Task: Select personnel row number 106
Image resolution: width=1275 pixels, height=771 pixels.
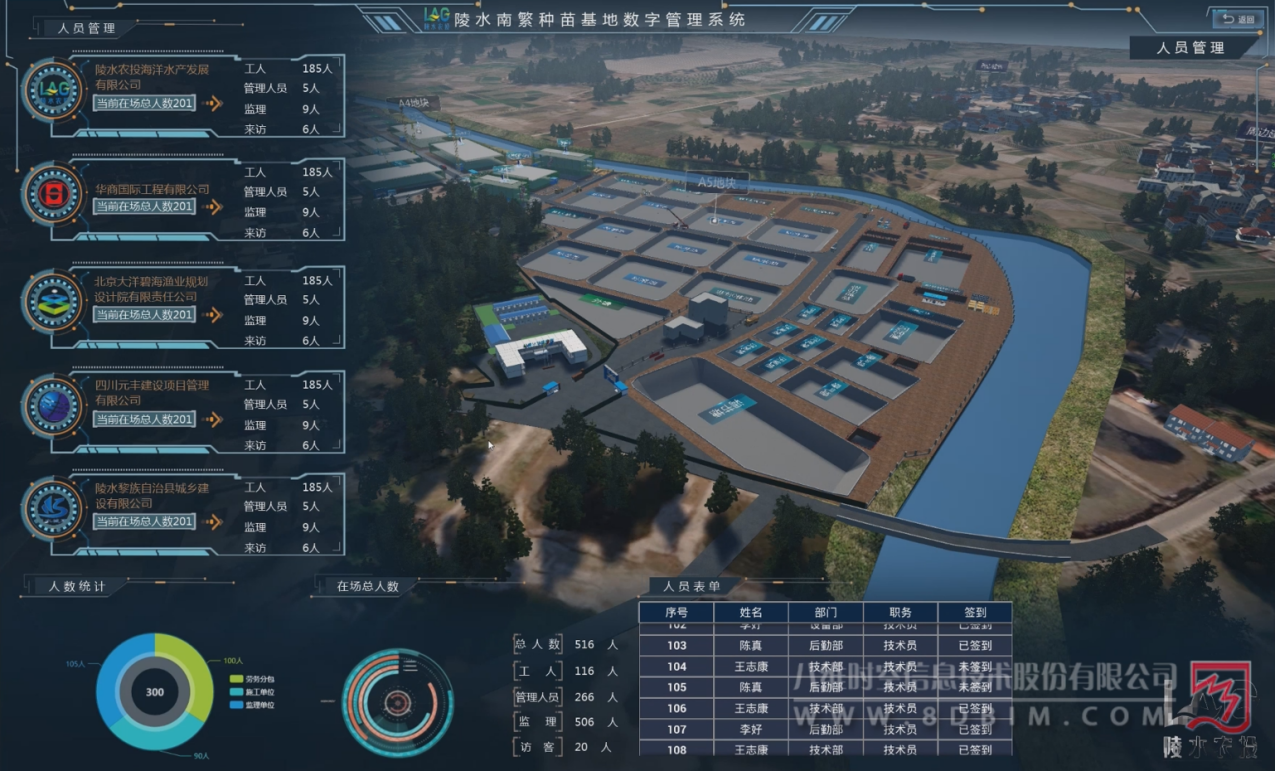Action: click(x=825, y=709)
